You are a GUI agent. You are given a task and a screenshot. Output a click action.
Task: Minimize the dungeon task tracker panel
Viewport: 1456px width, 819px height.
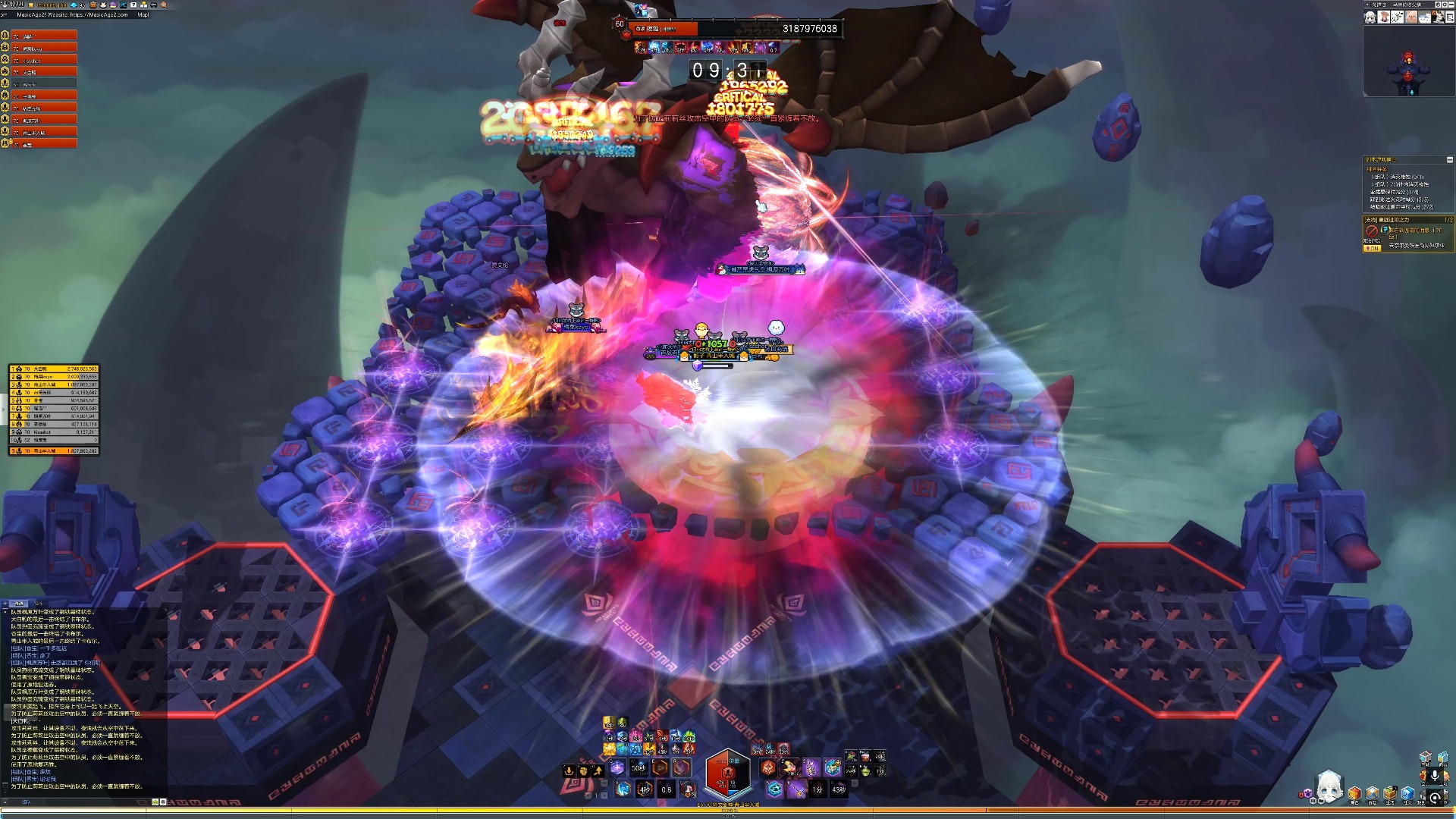(1449, 160)
